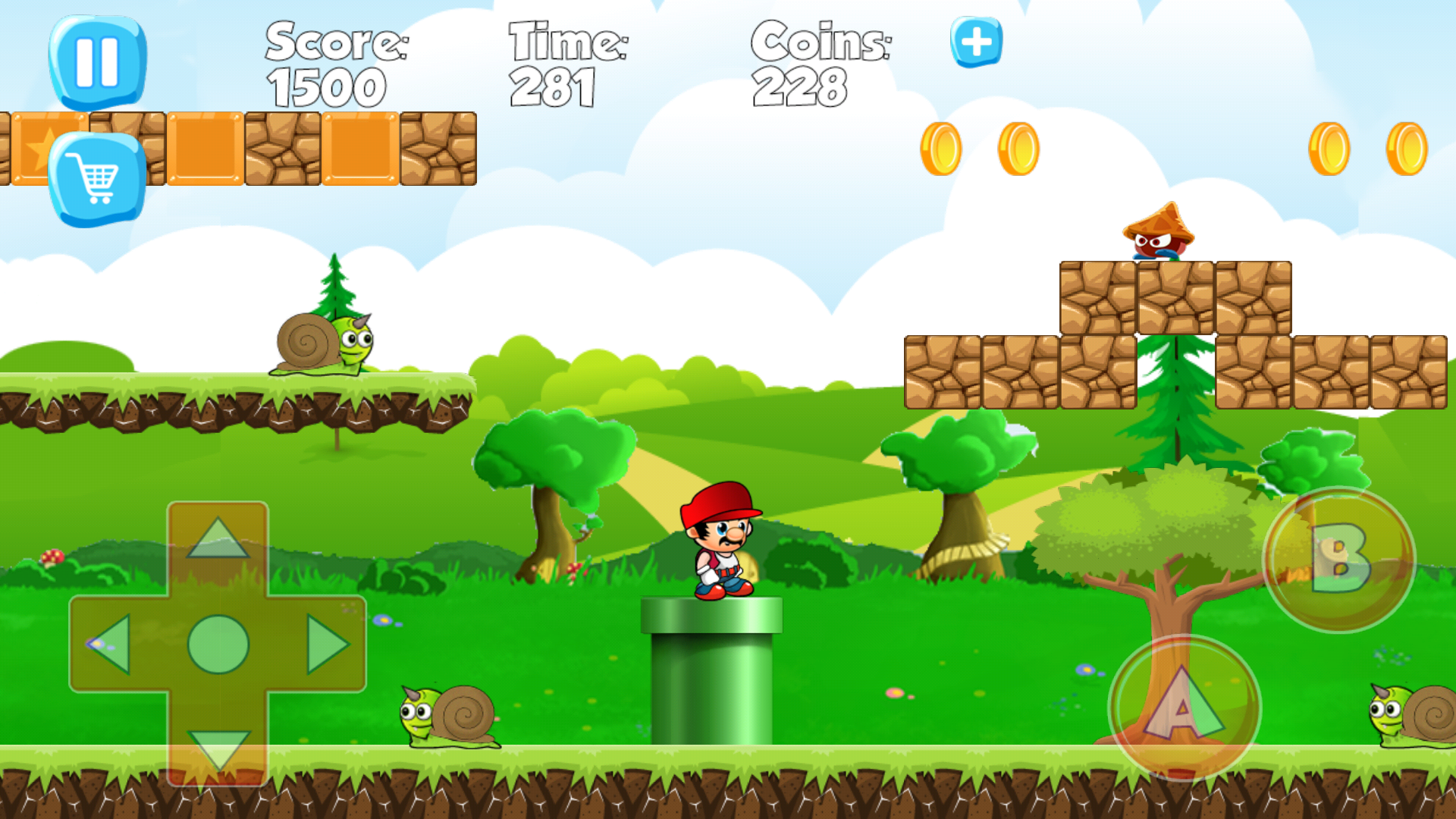This screenshot has height=819, width=1456.
Task: Click the snail on the floating platform
Action: point(326,345)
